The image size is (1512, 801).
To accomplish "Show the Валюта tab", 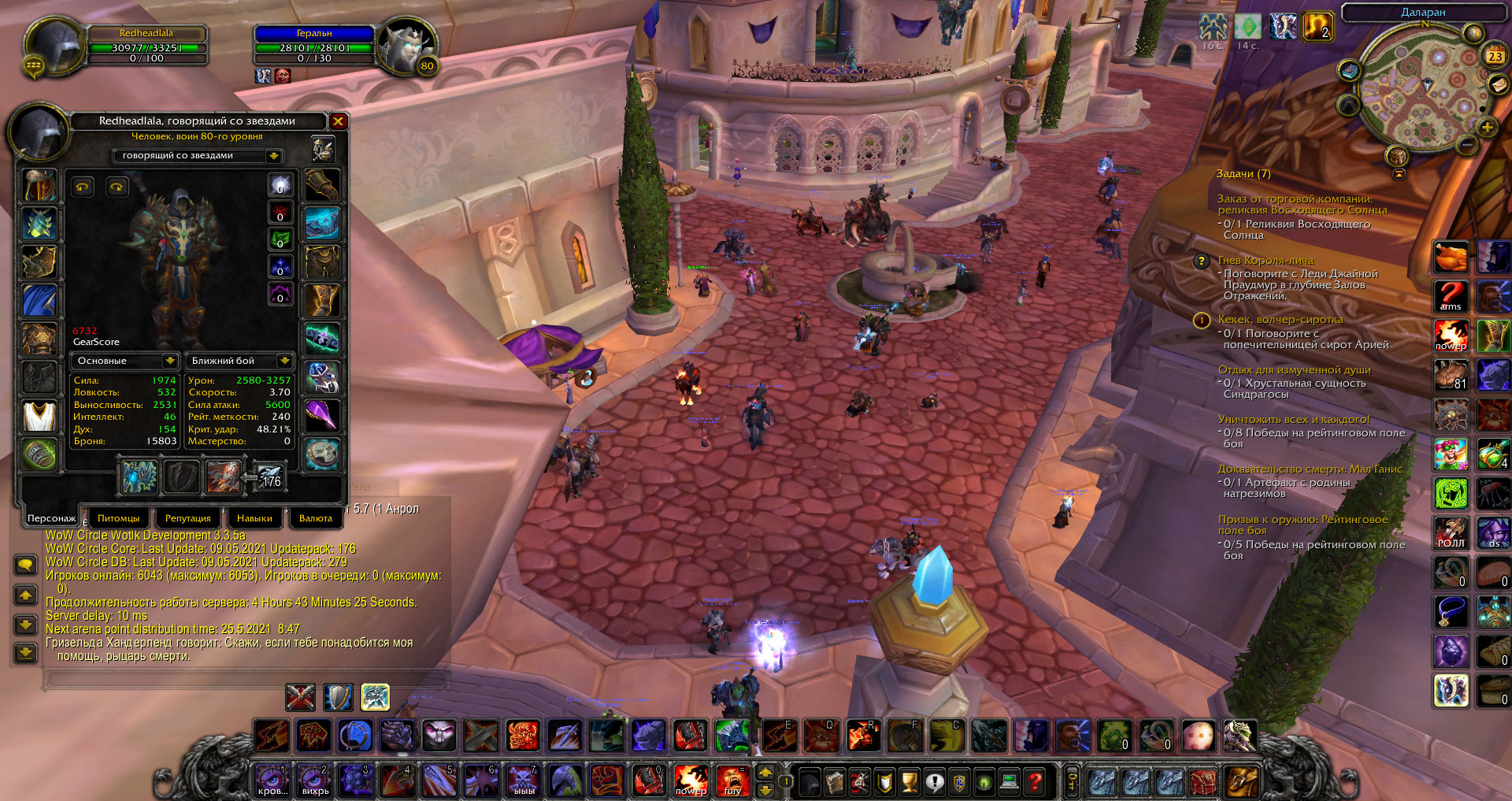I will click(x=316, y=518).
